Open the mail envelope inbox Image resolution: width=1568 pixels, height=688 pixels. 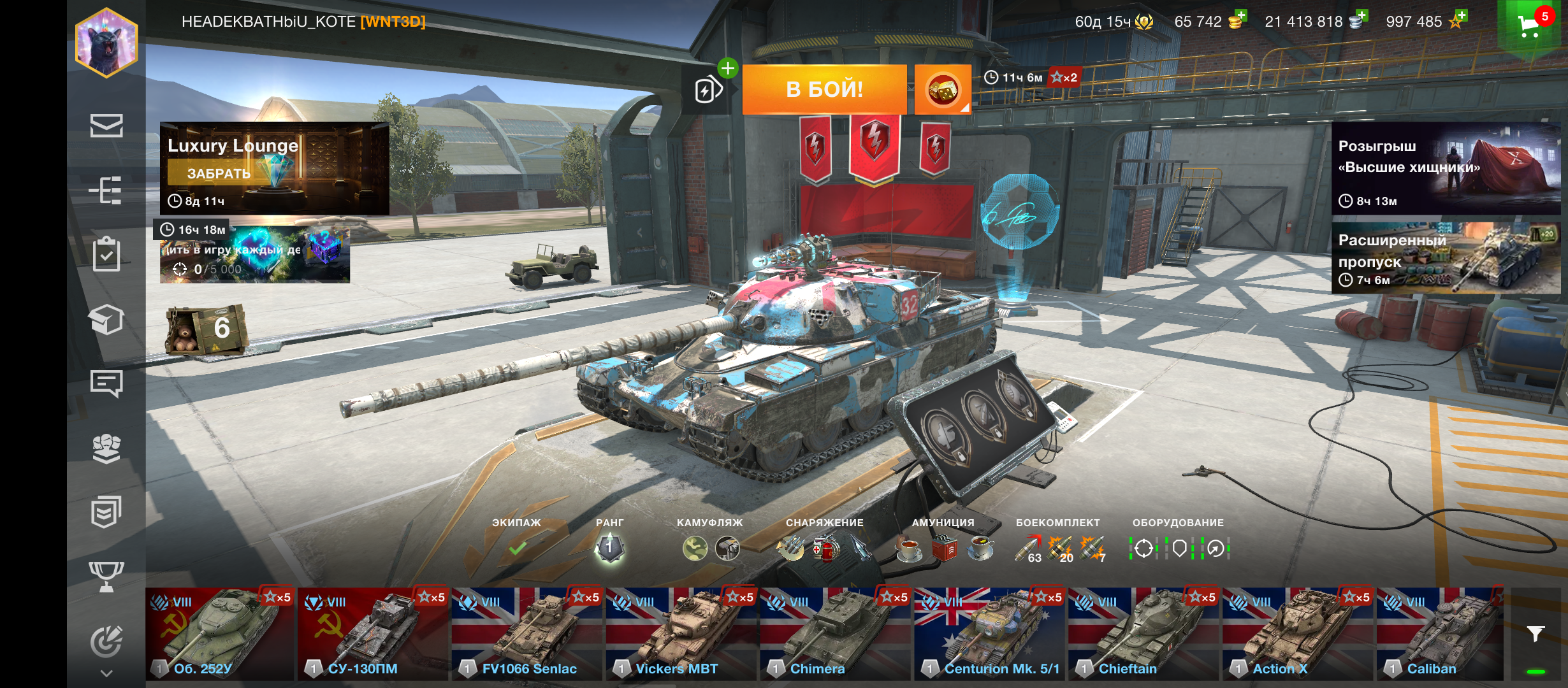point(106,125)
